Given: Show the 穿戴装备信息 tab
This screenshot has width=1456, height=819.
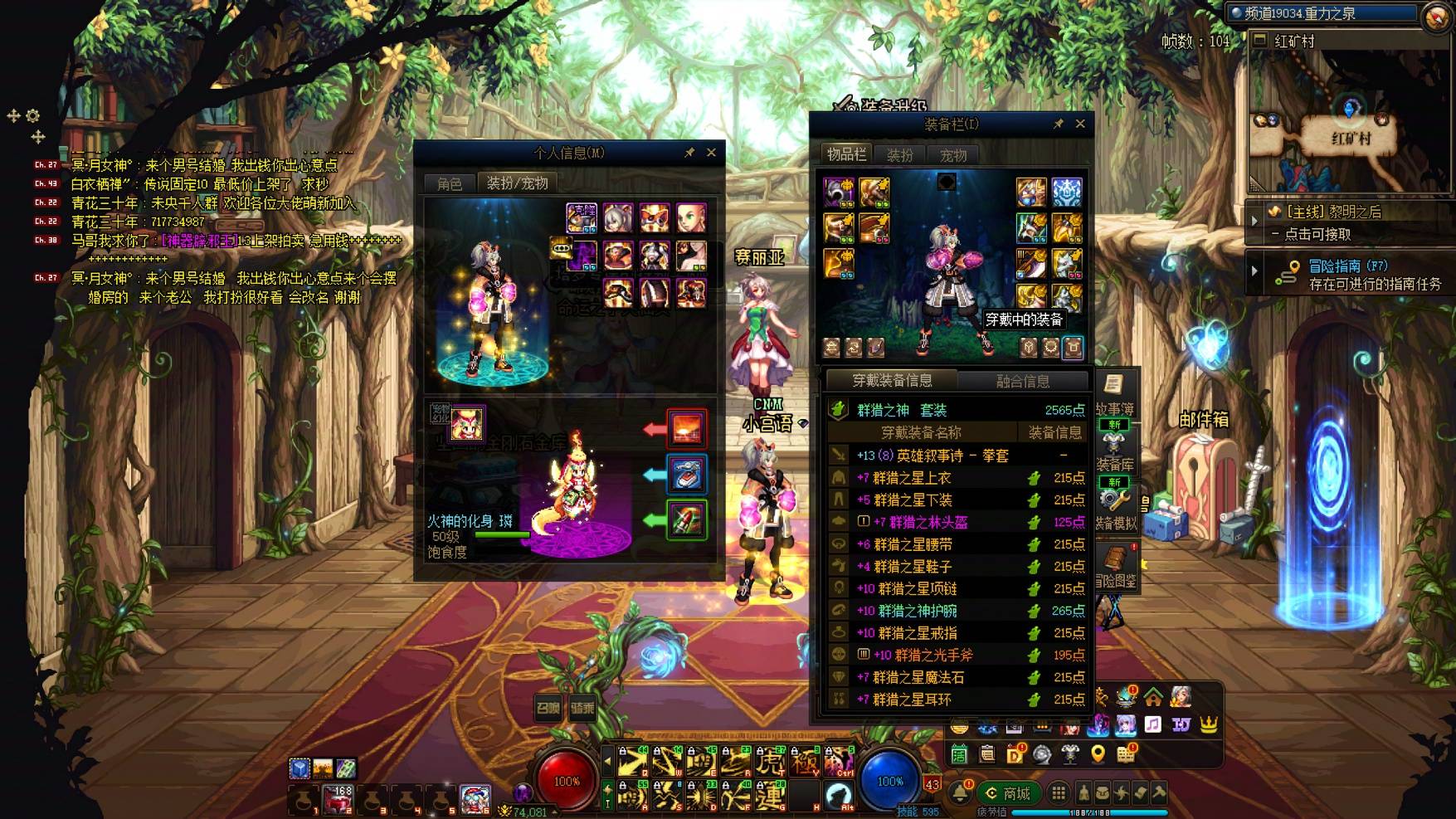Looking at the screenshot, I should 892,381.
